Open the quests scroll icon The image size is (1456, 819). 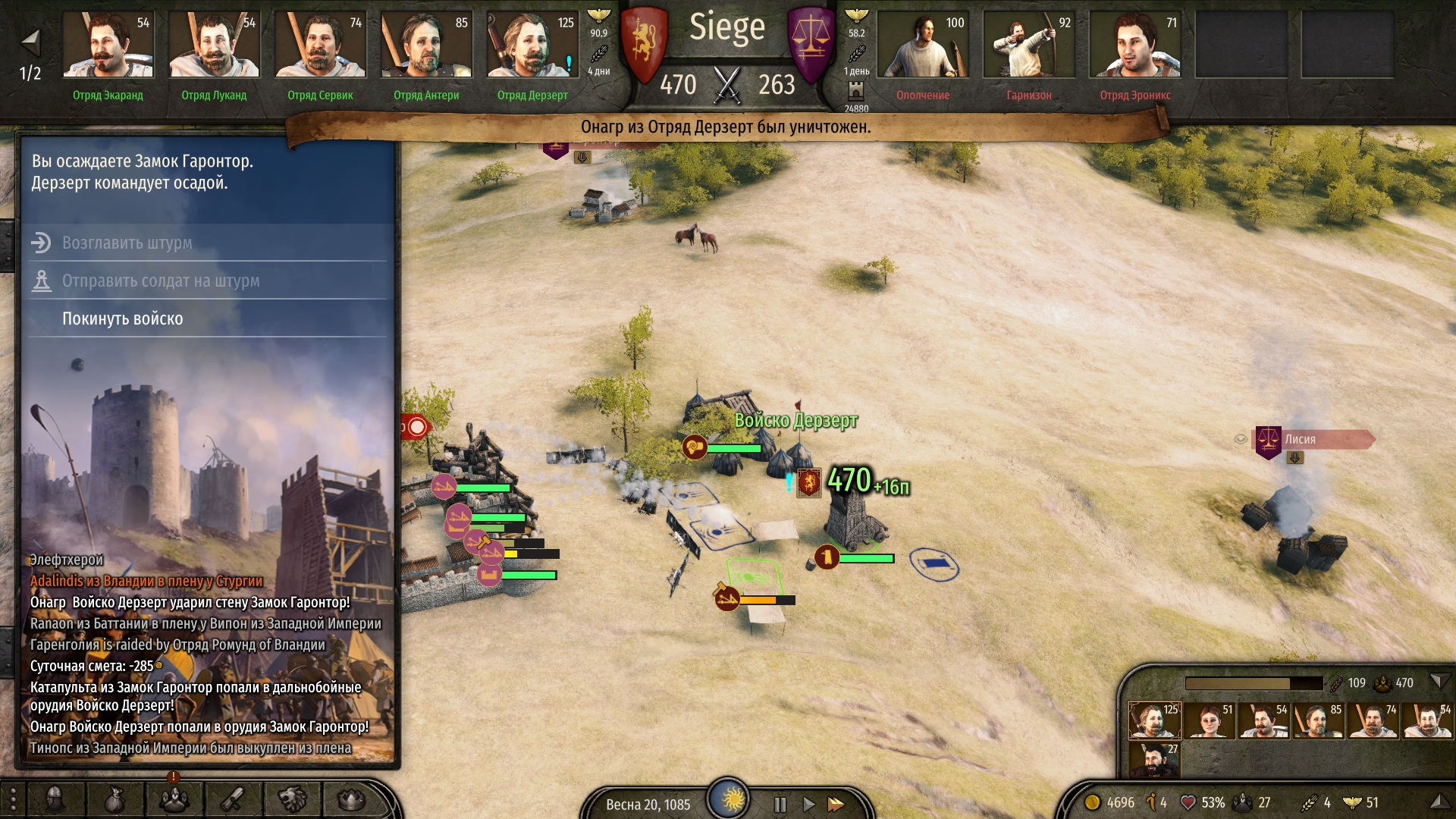(233, 799)
